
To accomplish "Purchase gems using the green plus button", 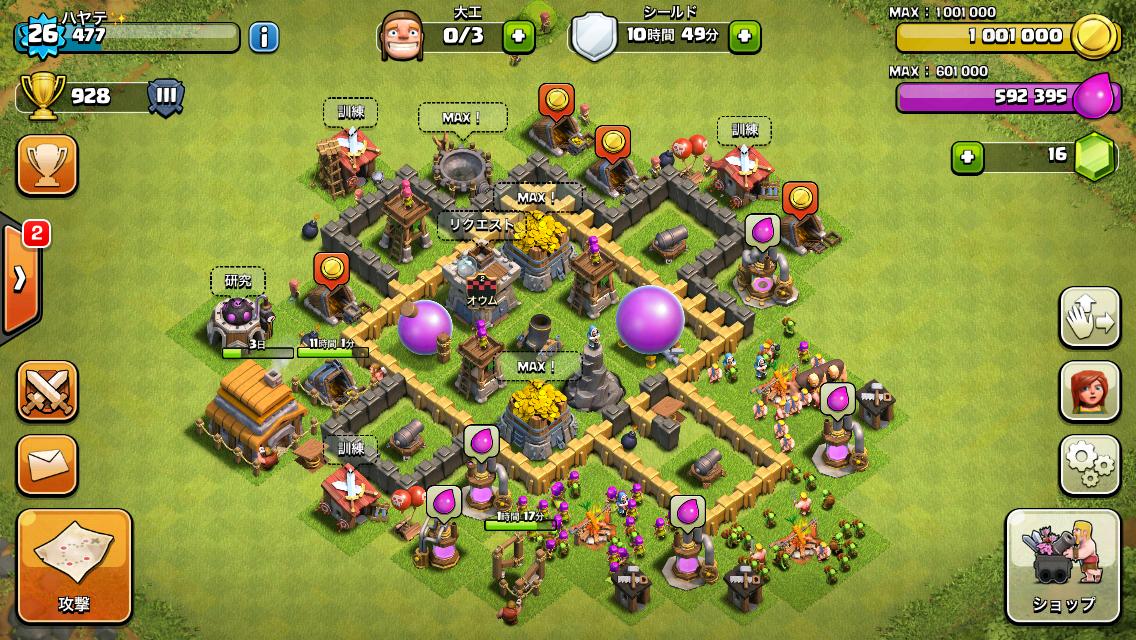I will pos(965,156).
